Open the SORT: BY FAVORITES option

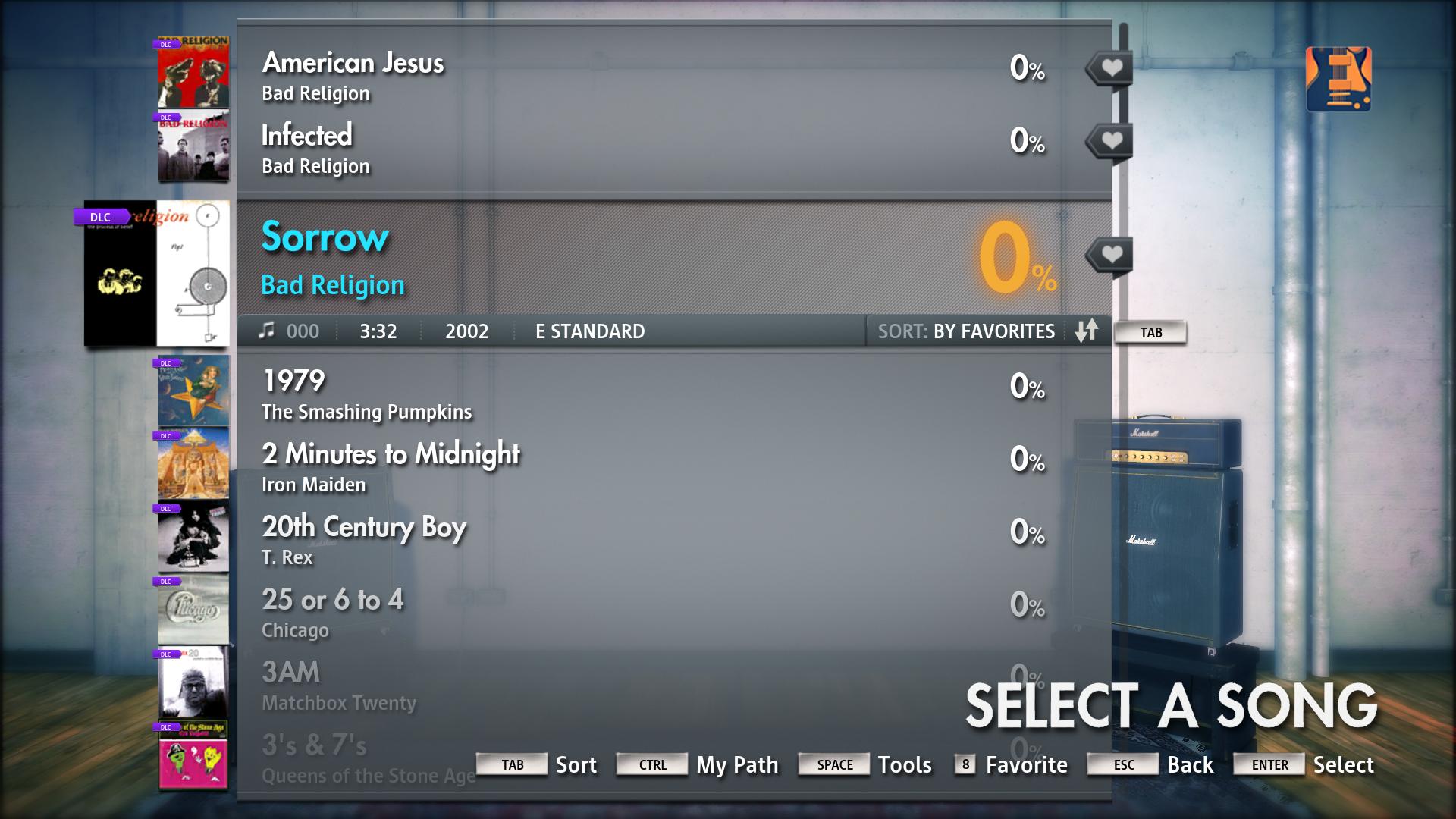pyautogui.click(x=965, y=331)
